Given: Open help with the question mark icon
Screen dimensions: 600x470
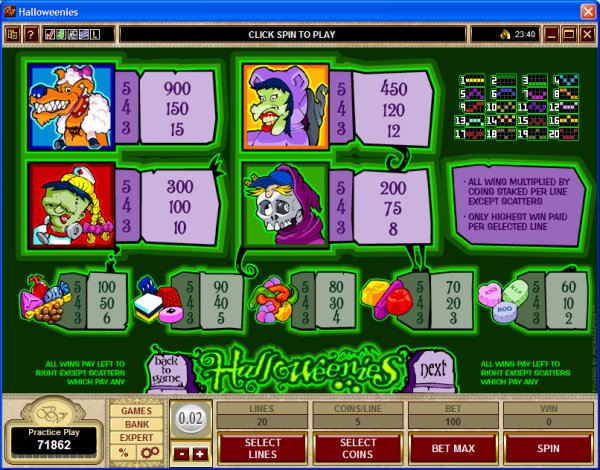Looking at the screenshot, I should [x=31, y=34].
